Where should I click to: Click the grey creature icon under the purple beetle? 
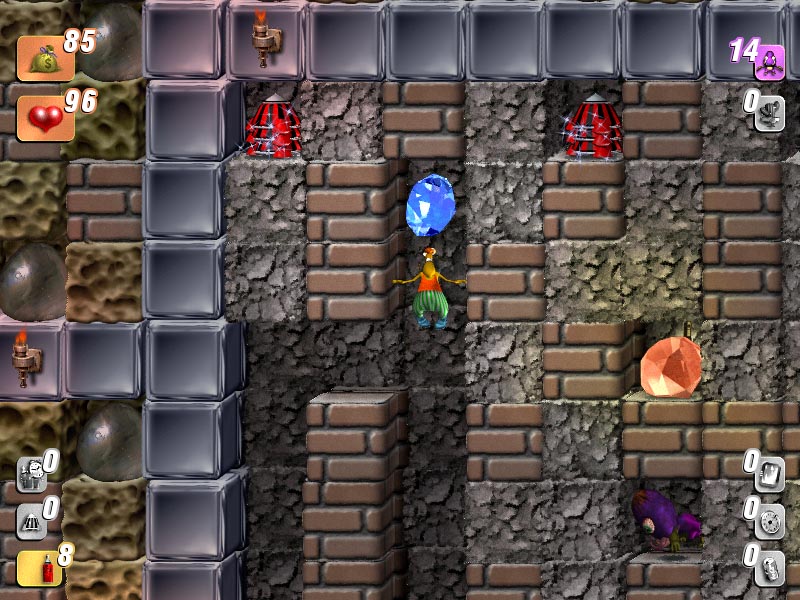click(x=769, y=112)
